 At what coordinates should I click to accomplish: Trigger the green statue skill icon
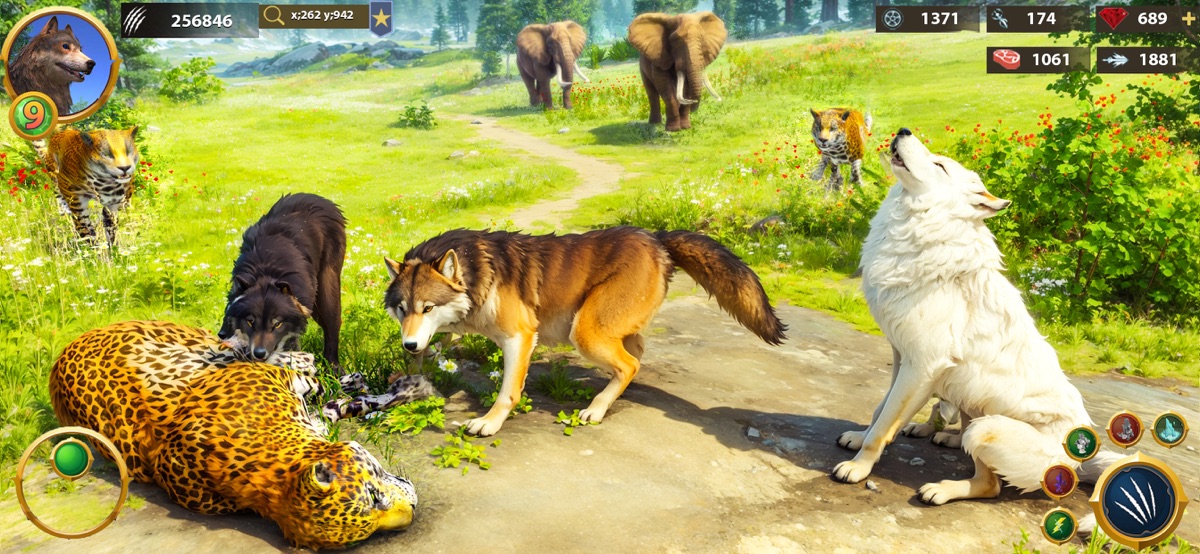coord(1081,442)
